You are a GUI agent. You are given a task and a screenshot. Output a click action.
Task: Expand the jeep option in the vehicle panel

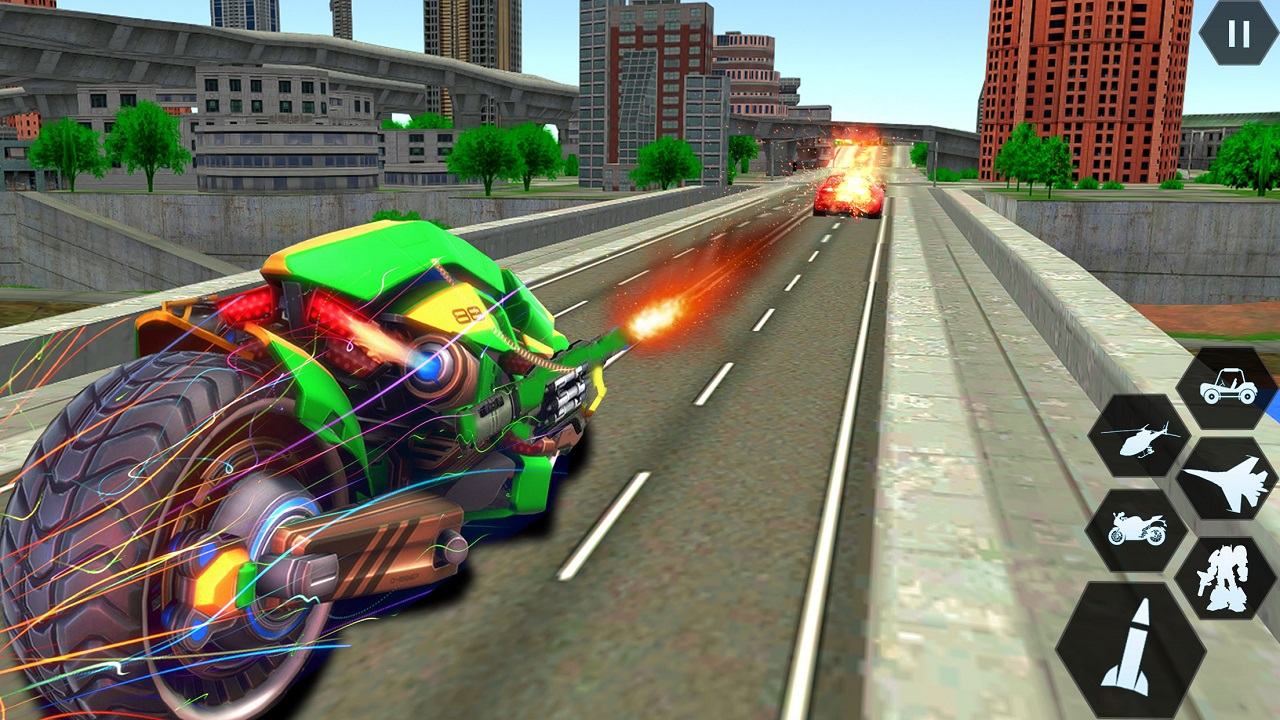pos(1229,385)
